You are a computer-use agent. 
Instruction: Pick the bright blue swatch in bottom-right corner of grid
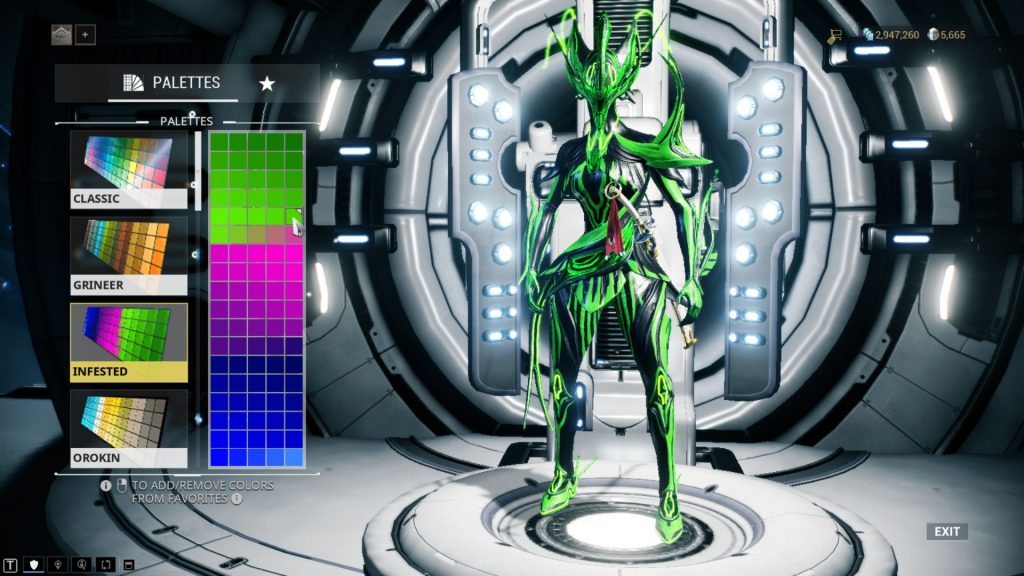[294, 457]
